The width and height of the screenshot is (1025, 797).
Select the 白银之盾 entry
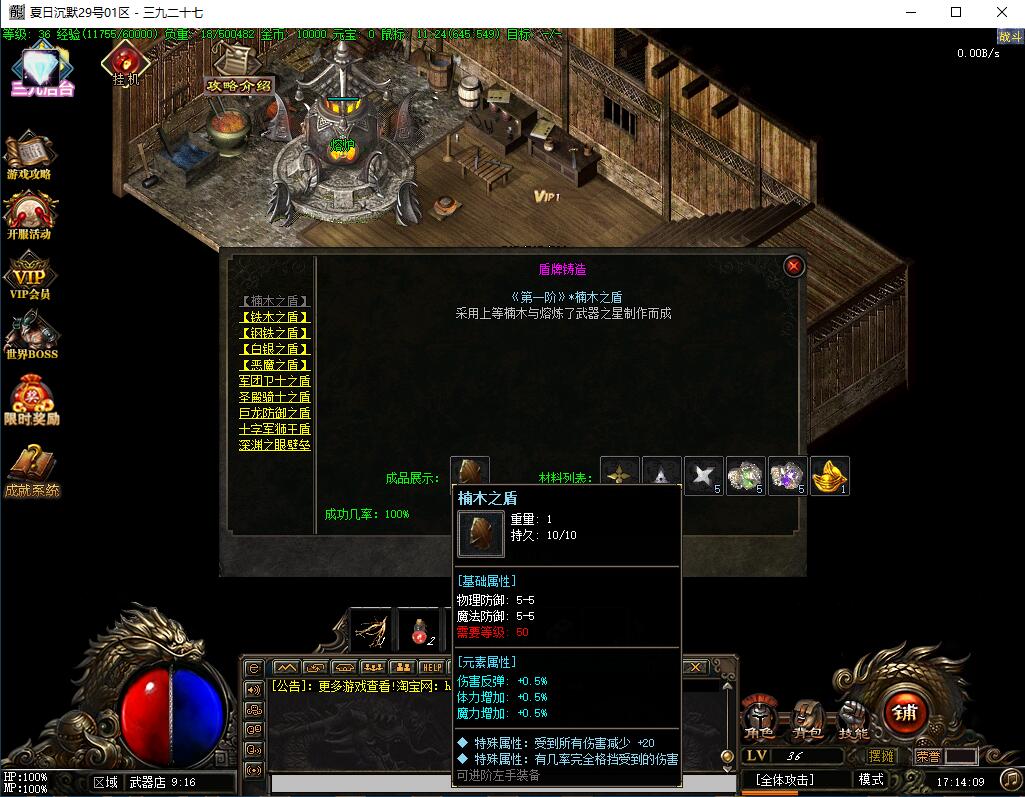click(275, 349)
